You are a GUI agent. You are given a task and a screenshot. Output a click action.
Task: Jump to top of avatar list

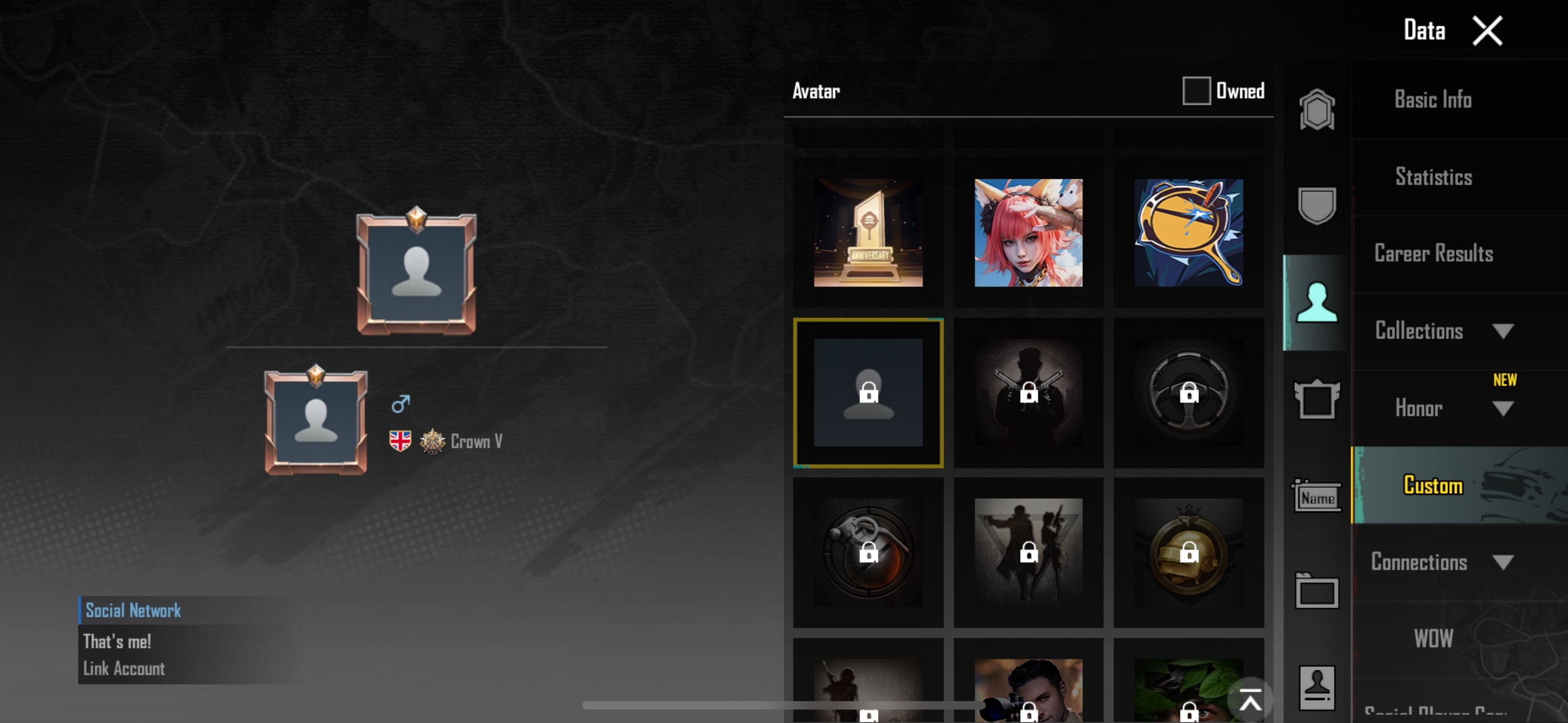click(x=1249, y=702)
